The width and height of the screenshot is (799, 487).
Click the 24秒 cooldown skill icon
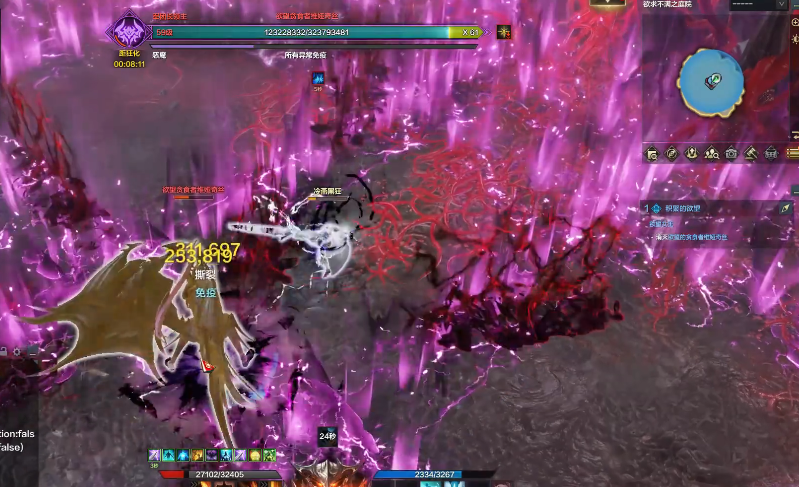(x=327, y=436)
